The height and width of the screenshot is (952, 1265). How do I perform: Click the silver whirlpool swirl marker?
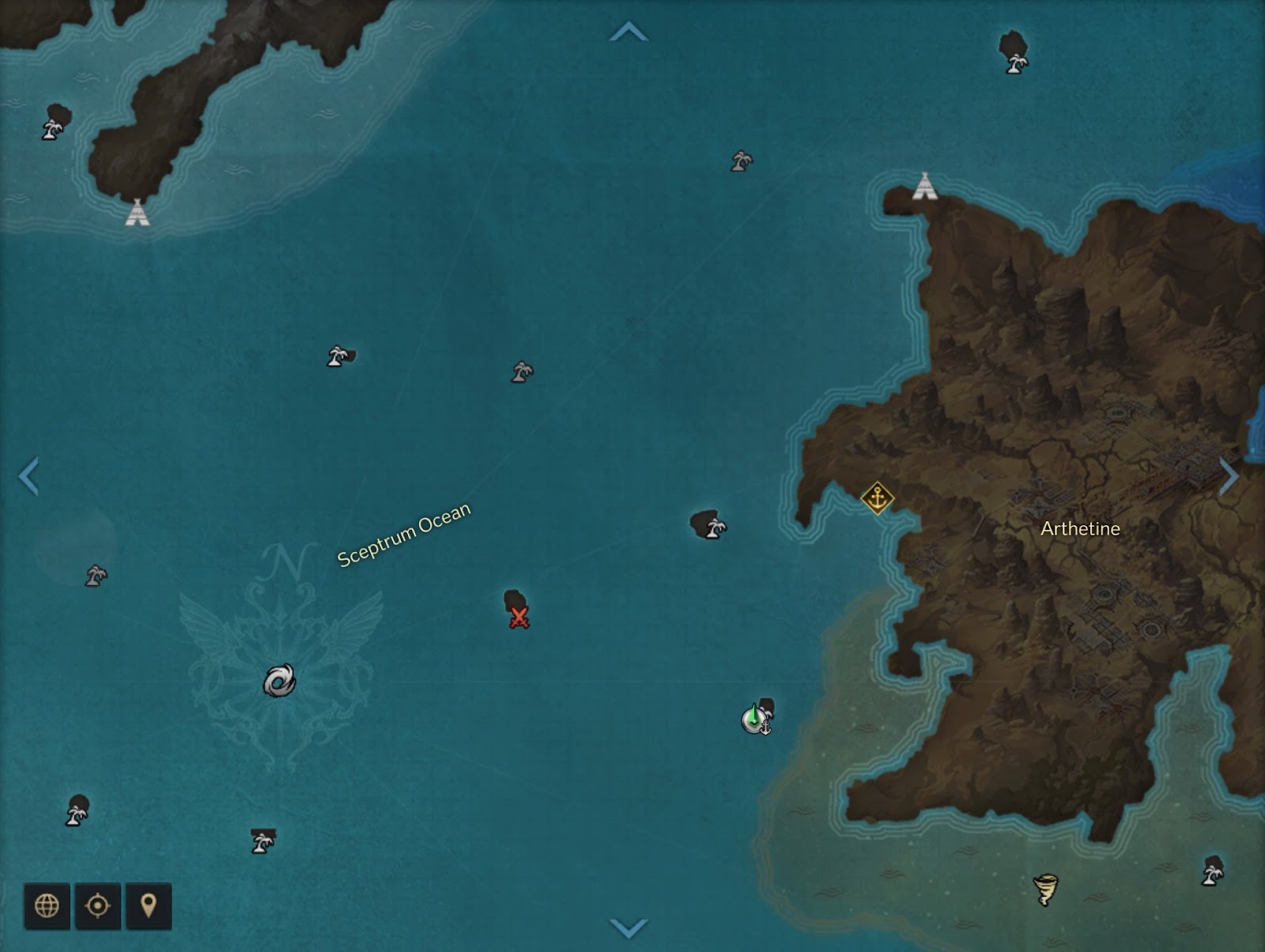280,681
